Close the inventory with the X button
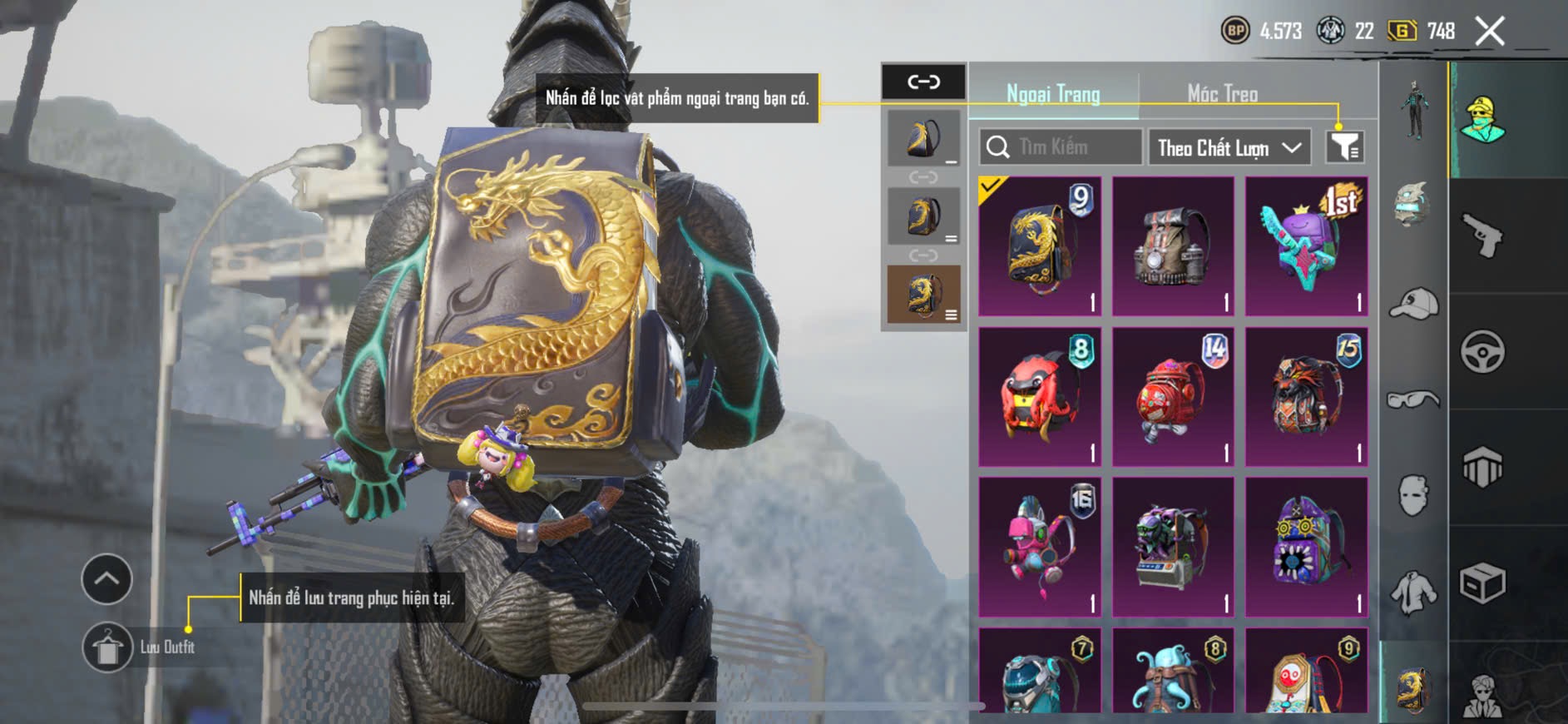Image resolution: width=1568 pixels, height=724 pixels. click(x=1489, y=32)
